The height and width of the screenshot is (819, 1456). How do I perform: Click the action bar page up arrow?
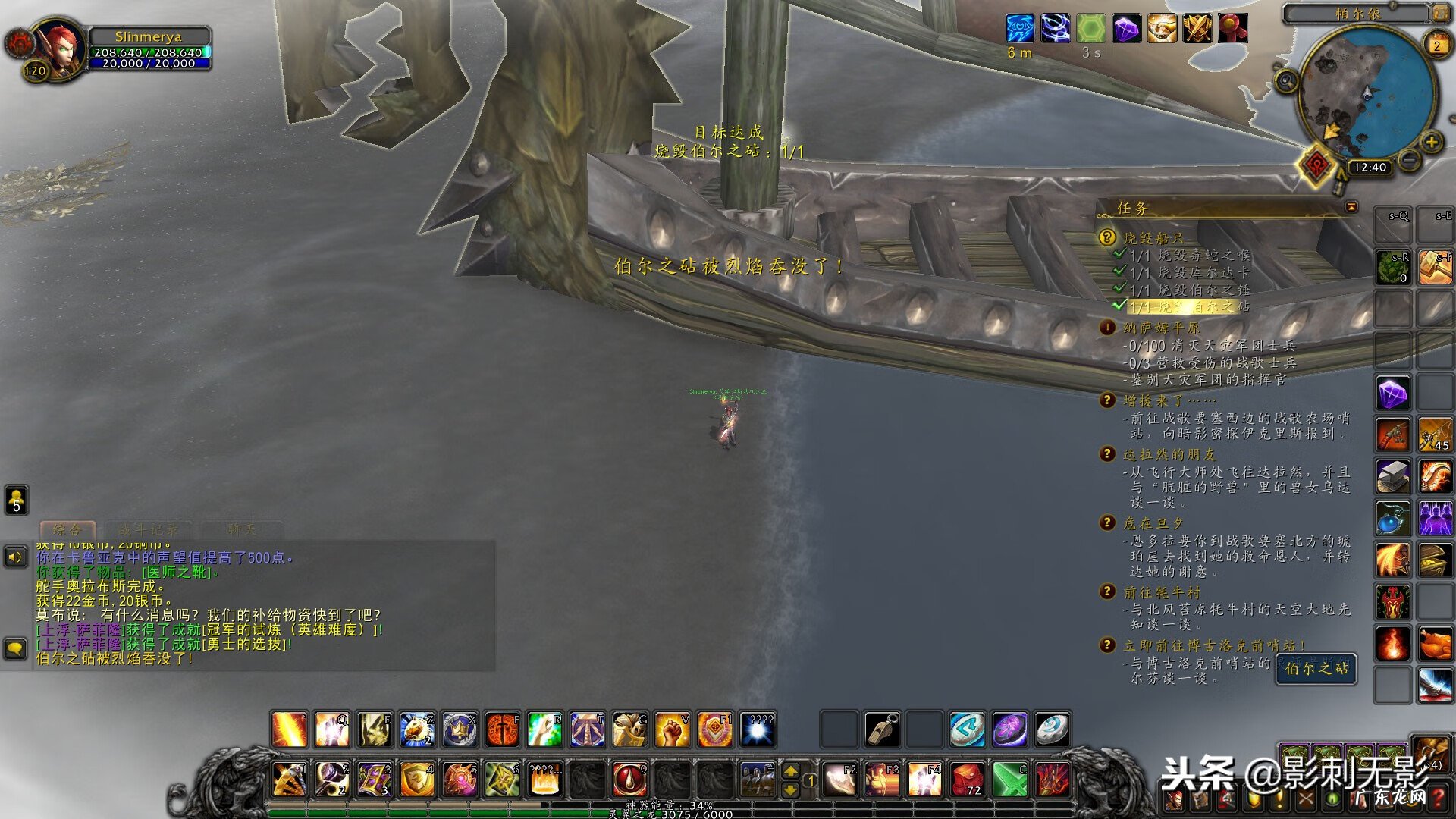coord(790,770)
